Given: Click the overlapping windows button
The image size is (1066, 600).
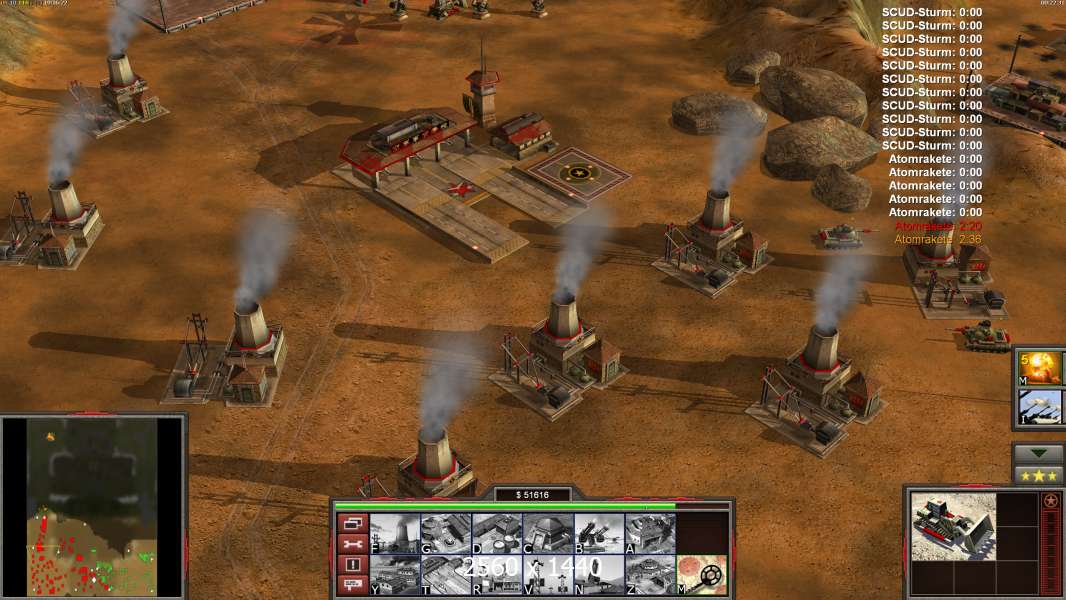Looking at the screenshot, I should [x=352, y=523].
